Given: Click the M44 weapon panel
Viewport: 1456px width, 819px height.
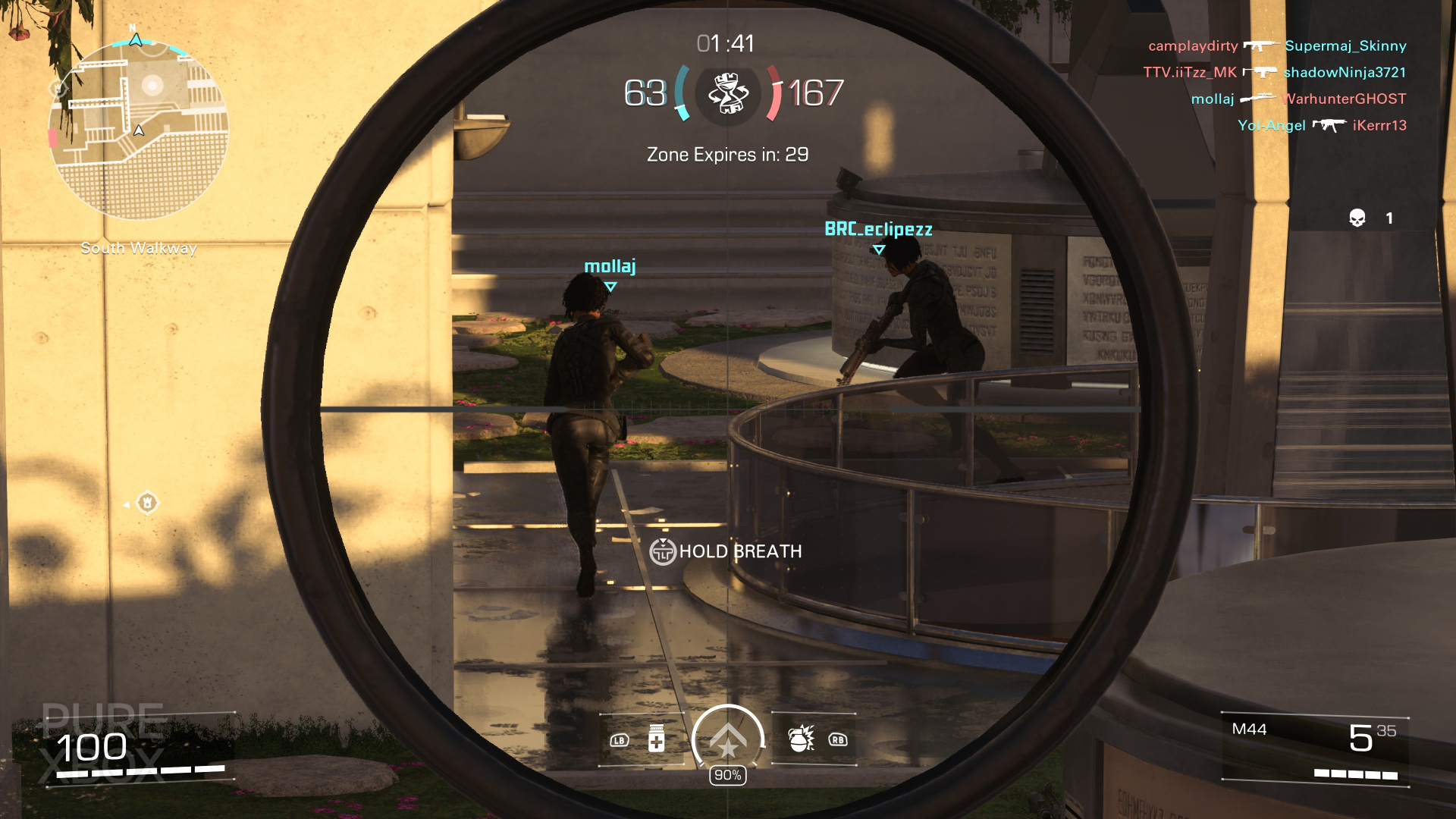Looking at the screenshot, I should pos(1315,748).
